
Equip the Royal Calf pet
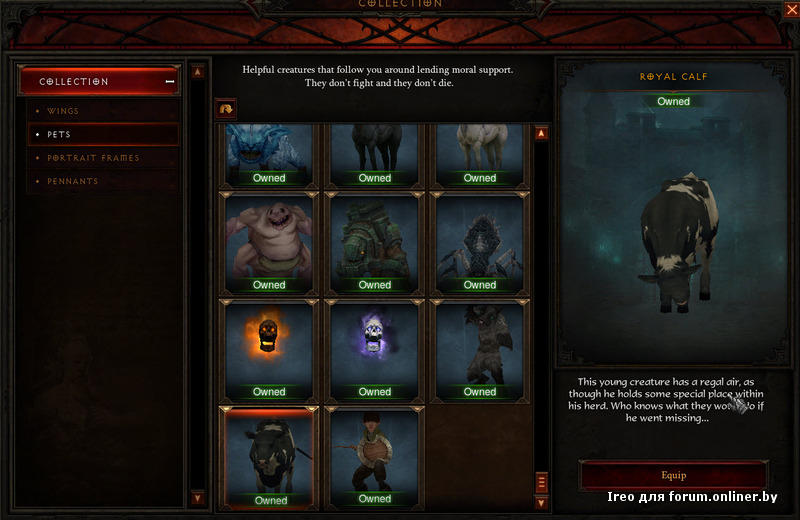point(673,475)
